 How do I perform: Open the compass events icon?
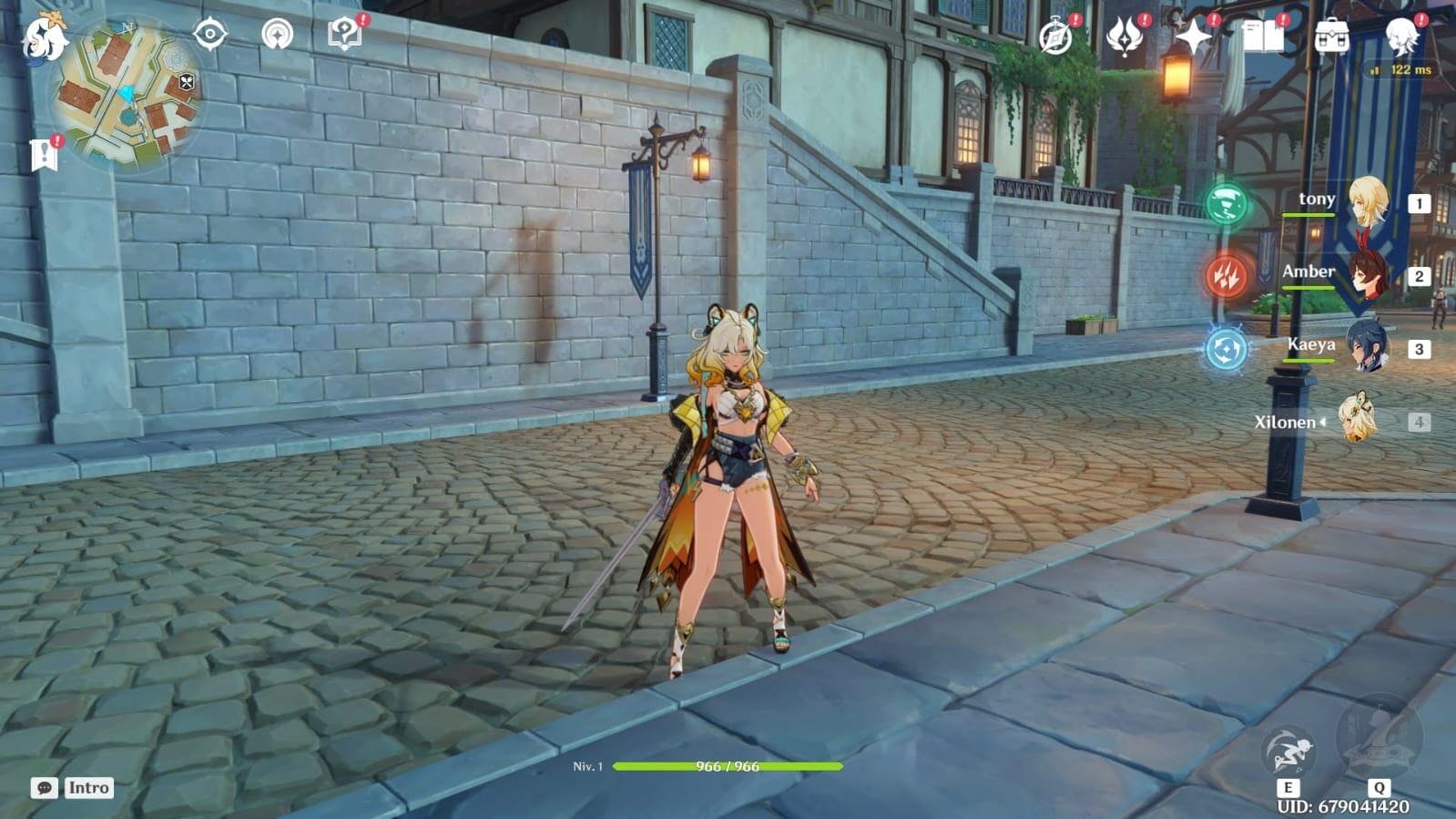pos(1056,37)
